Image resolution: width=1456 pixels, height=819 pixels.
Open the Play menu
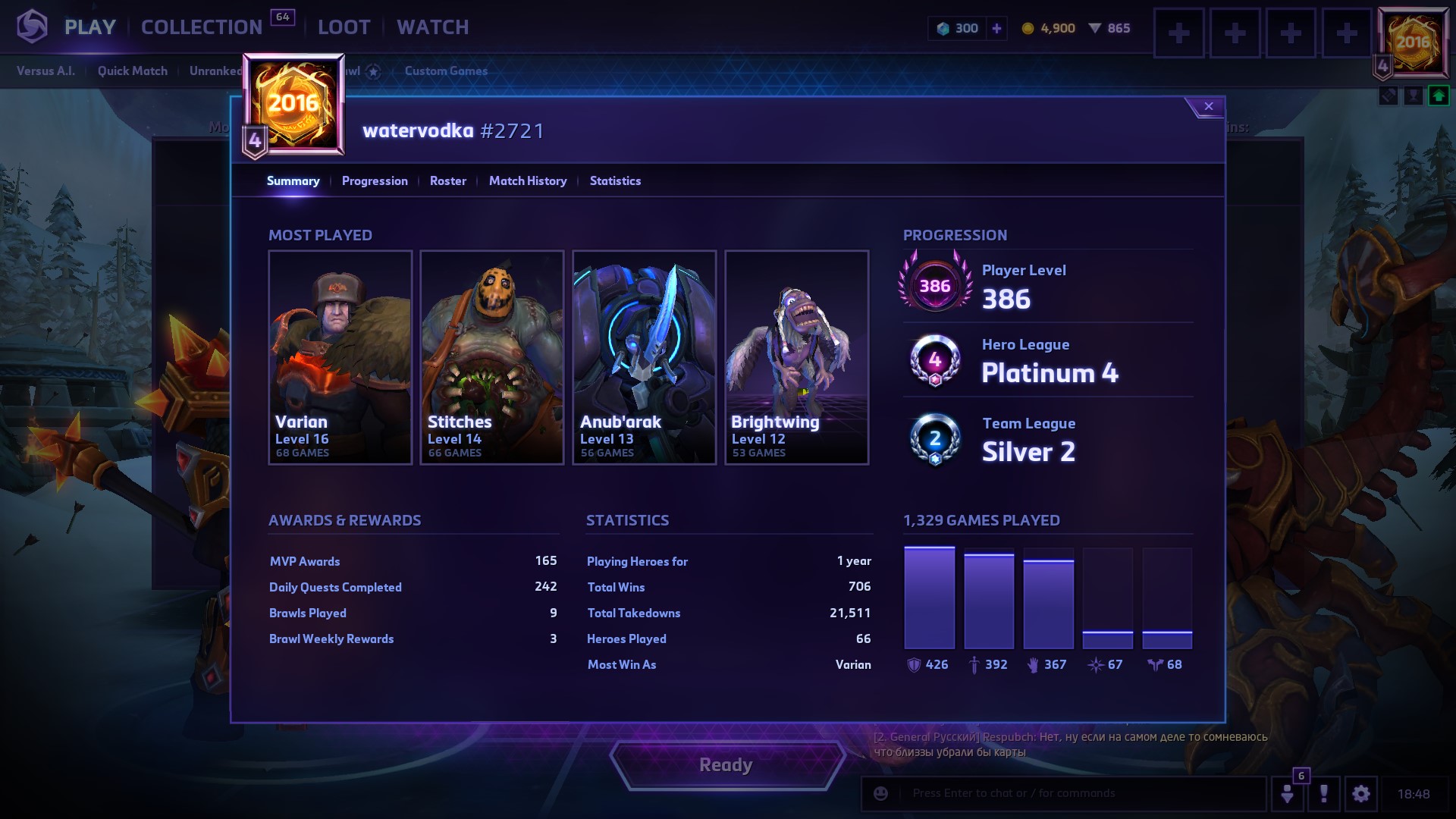coord(89,27)
